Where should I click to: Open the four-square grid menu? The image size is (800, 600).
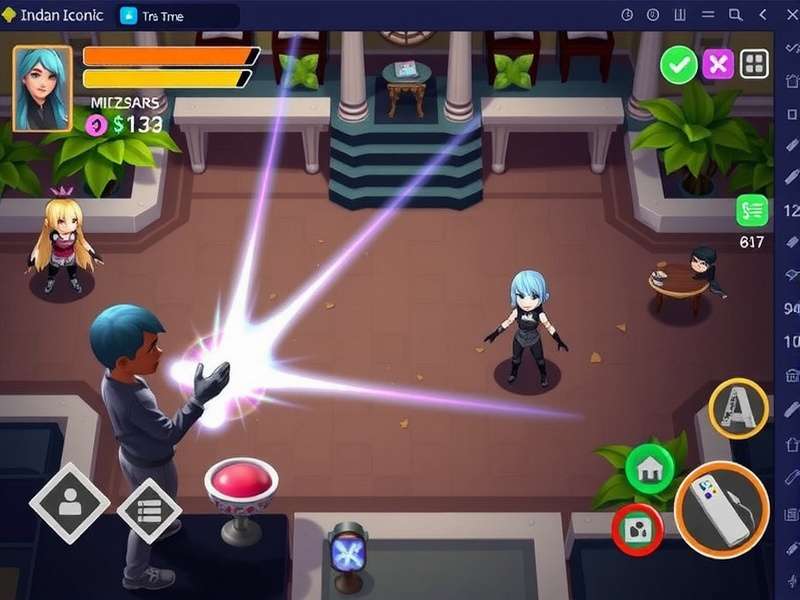(x=754, y=66)
